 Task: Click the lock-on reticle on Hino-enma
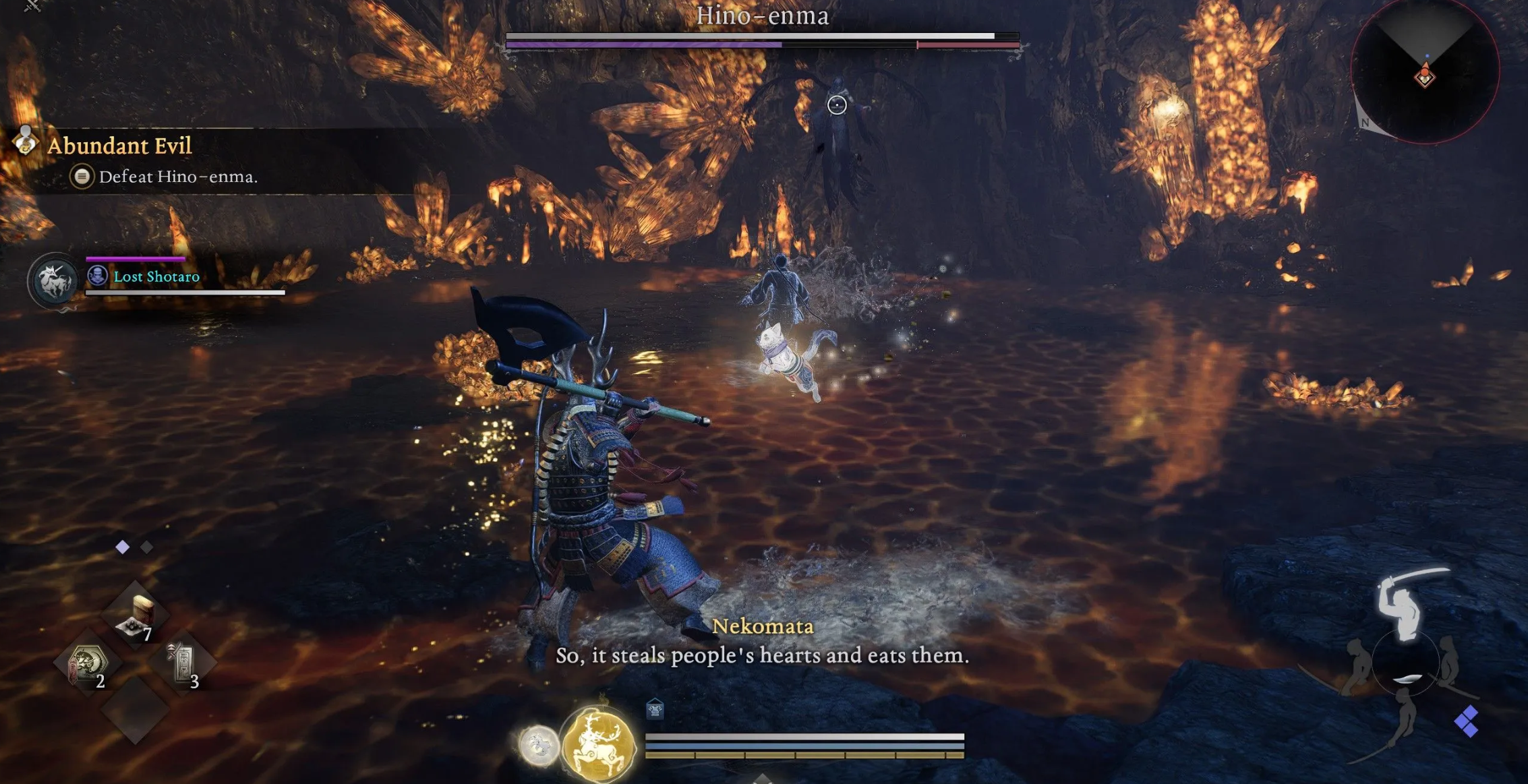point(837,104)
